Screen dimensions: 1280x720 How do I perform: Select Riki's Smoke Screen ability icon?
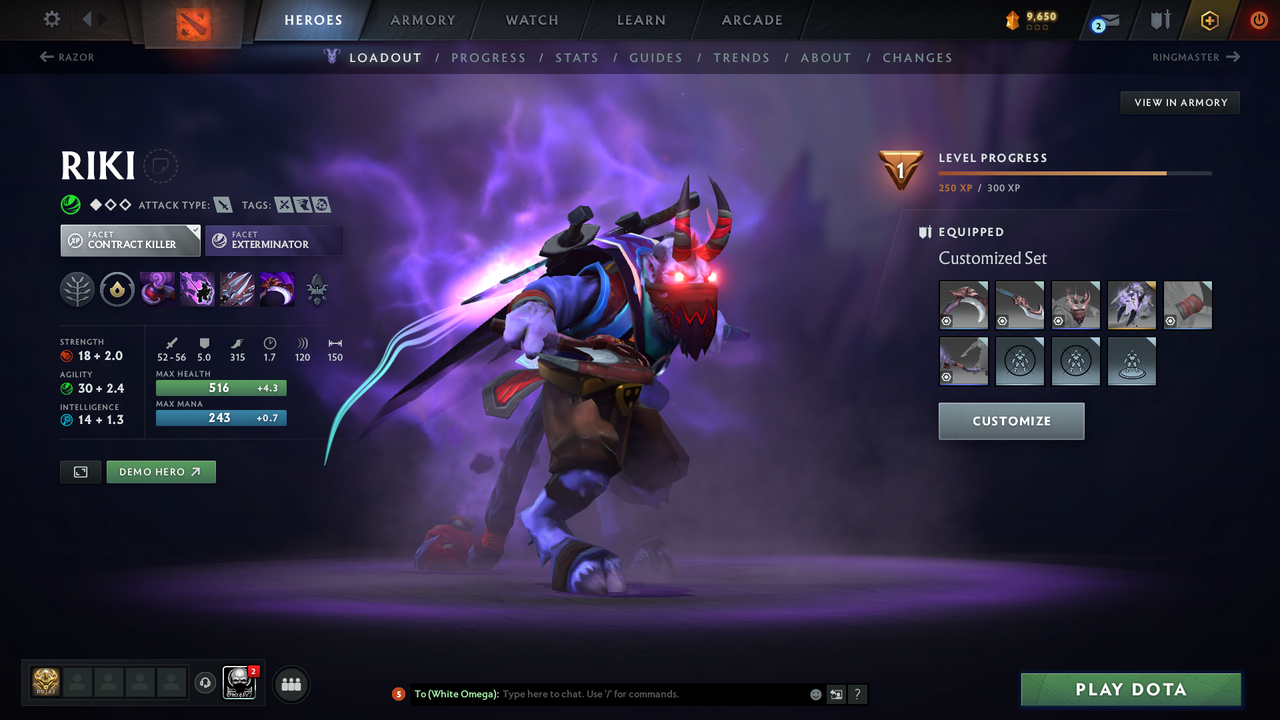(158, 290)
